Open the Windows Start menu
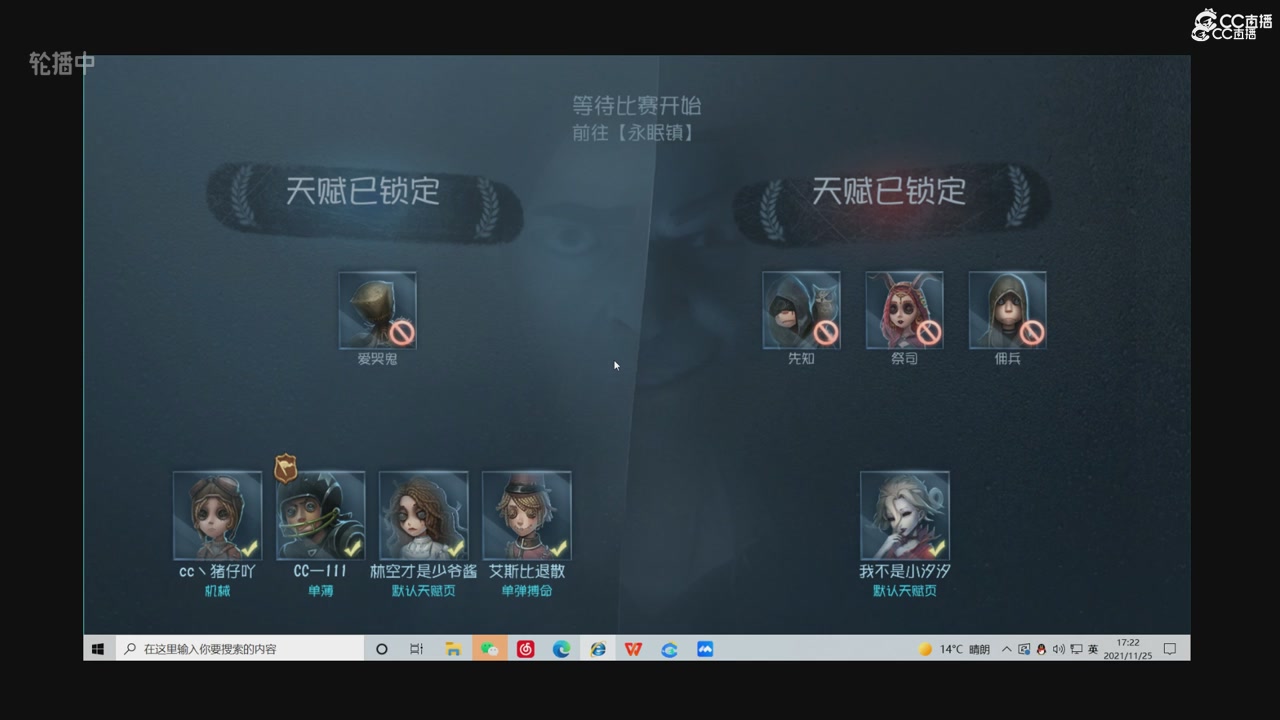 (x=97, y=648)
